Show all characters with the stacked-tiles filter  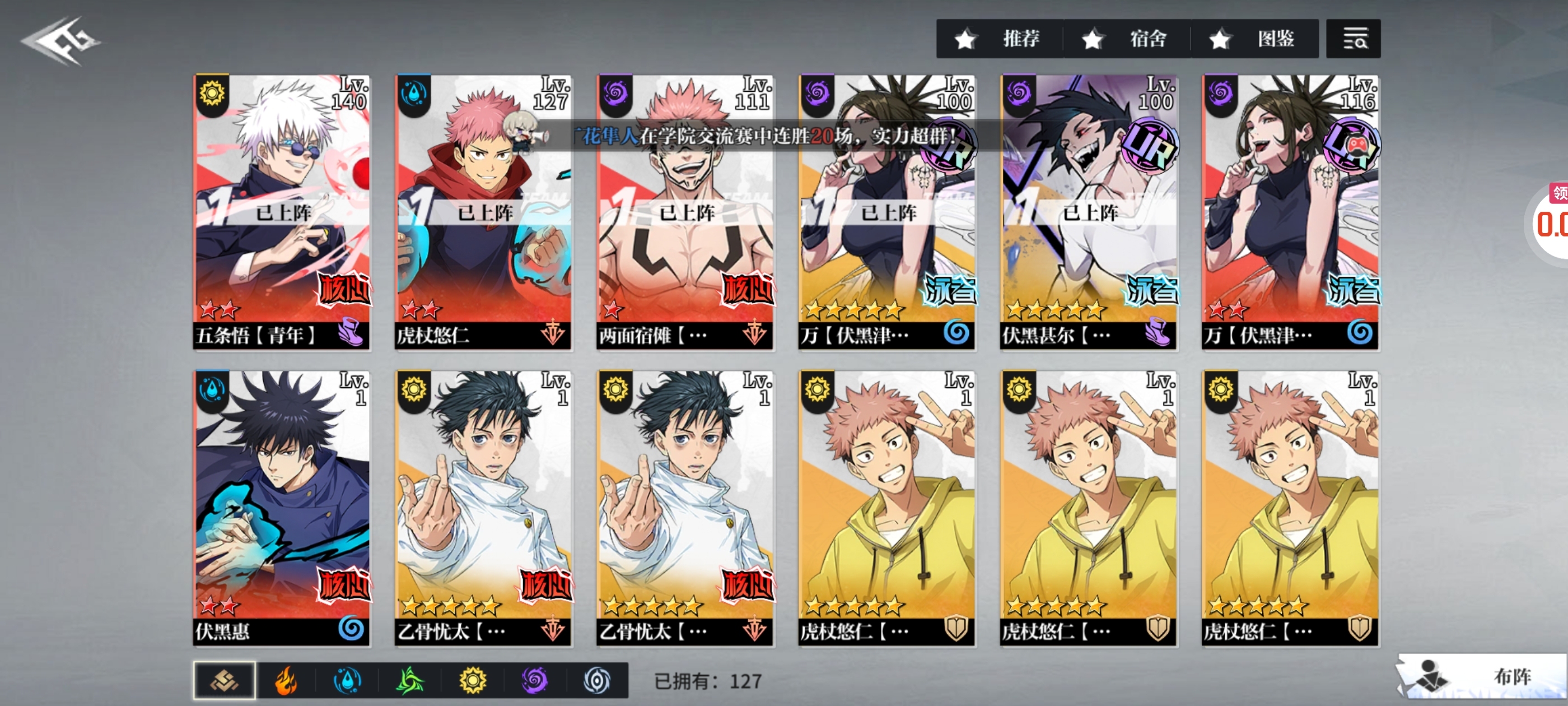pyautogui.click(x=225, y=680)
